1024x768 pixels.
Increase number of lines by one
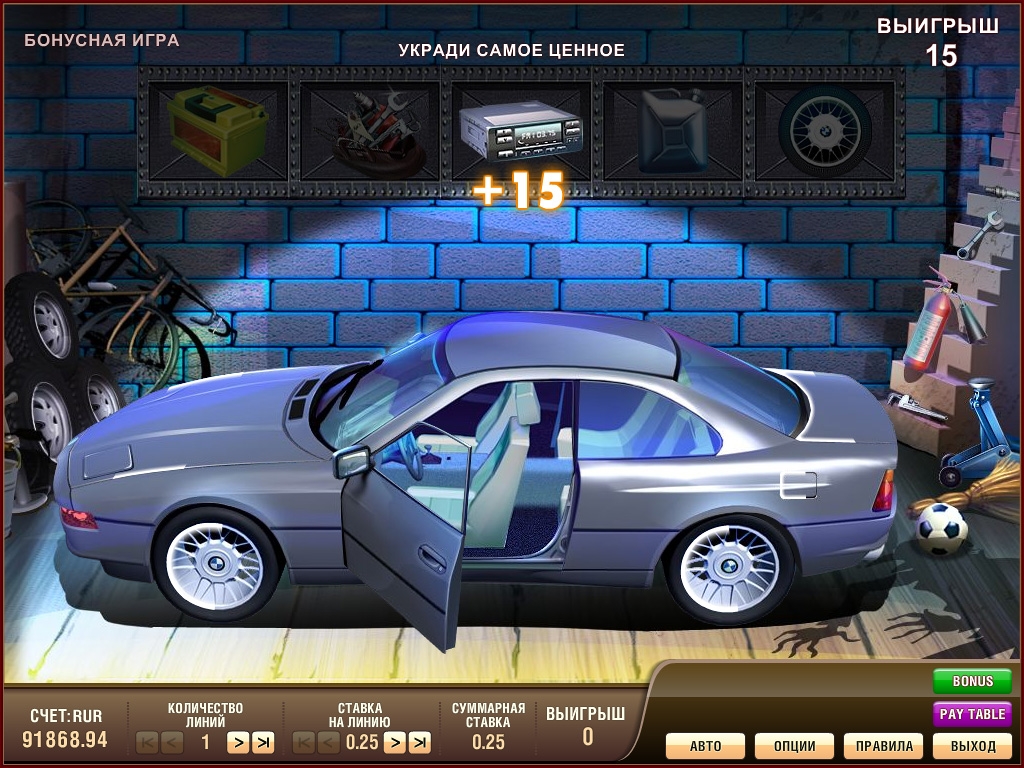pos(237,742)
